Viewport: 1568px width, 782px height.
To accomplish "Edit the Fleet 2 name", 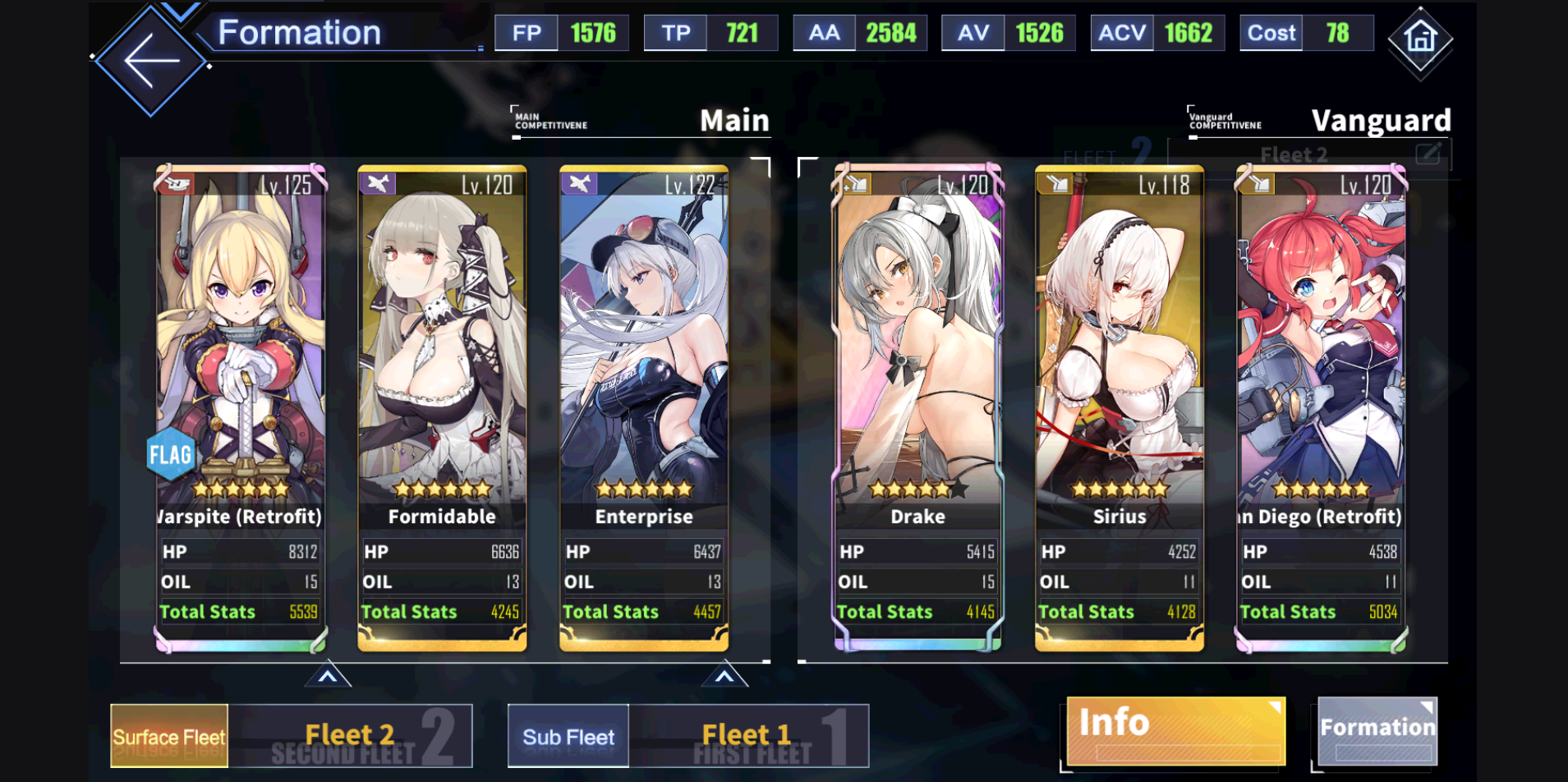I will coord(1428,154).
